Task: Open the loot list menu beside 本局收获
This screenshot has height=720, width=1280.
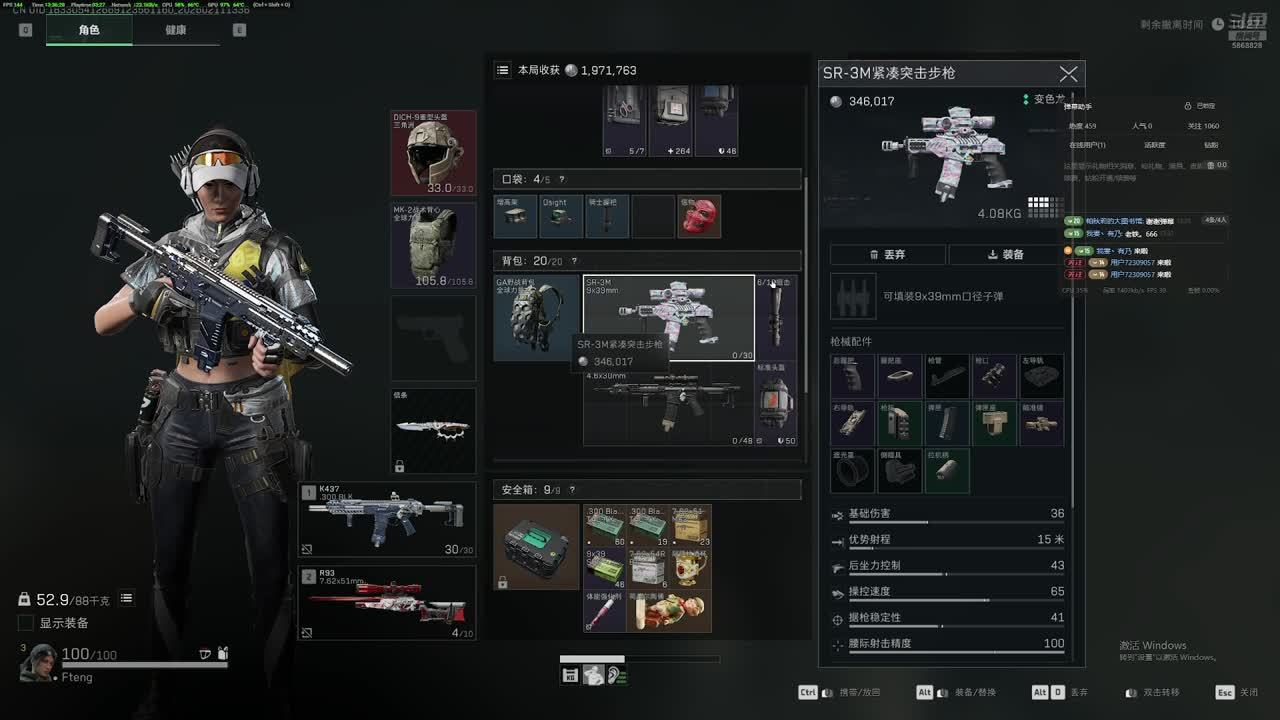Action: click(x=503, y=70)
